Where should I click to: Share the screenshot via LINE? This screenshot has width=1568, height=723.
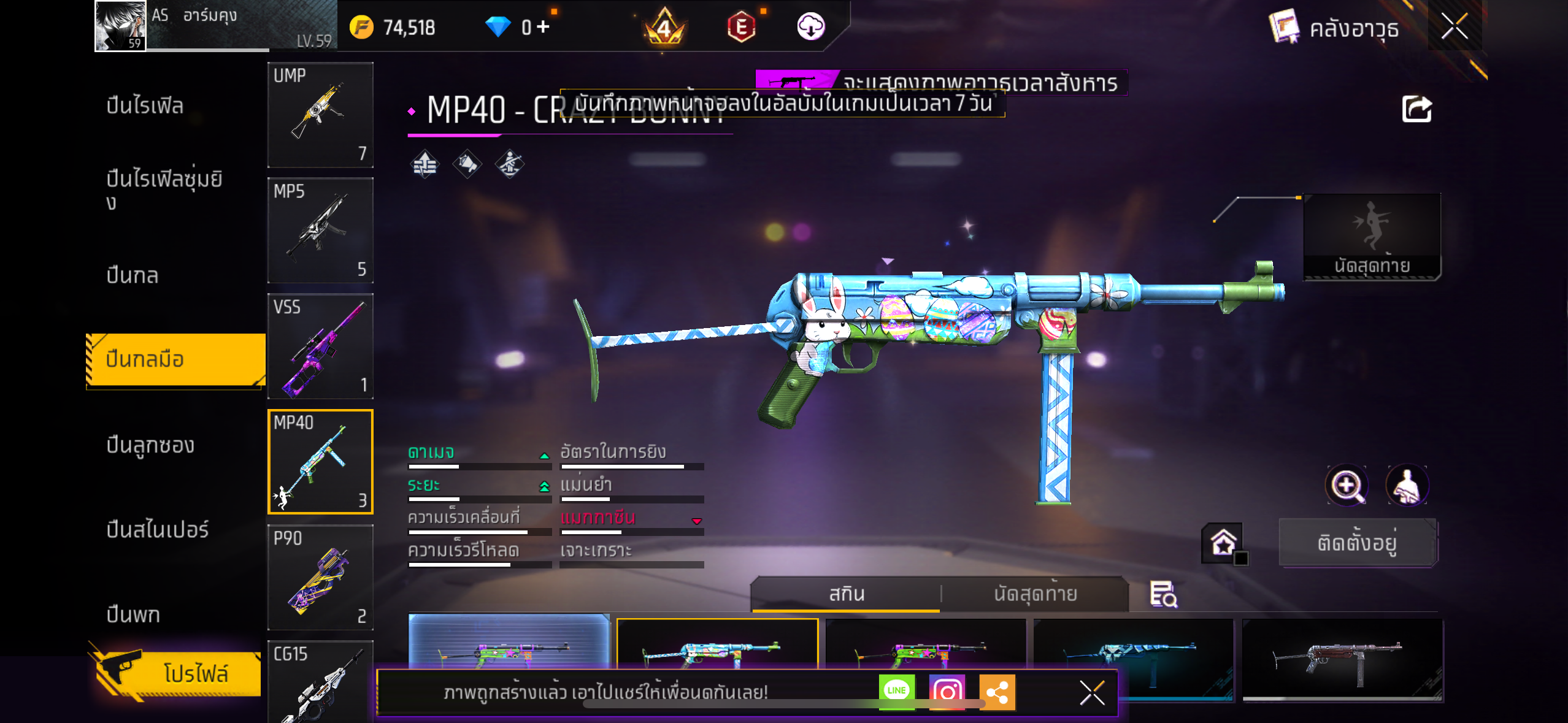point(896,691)
